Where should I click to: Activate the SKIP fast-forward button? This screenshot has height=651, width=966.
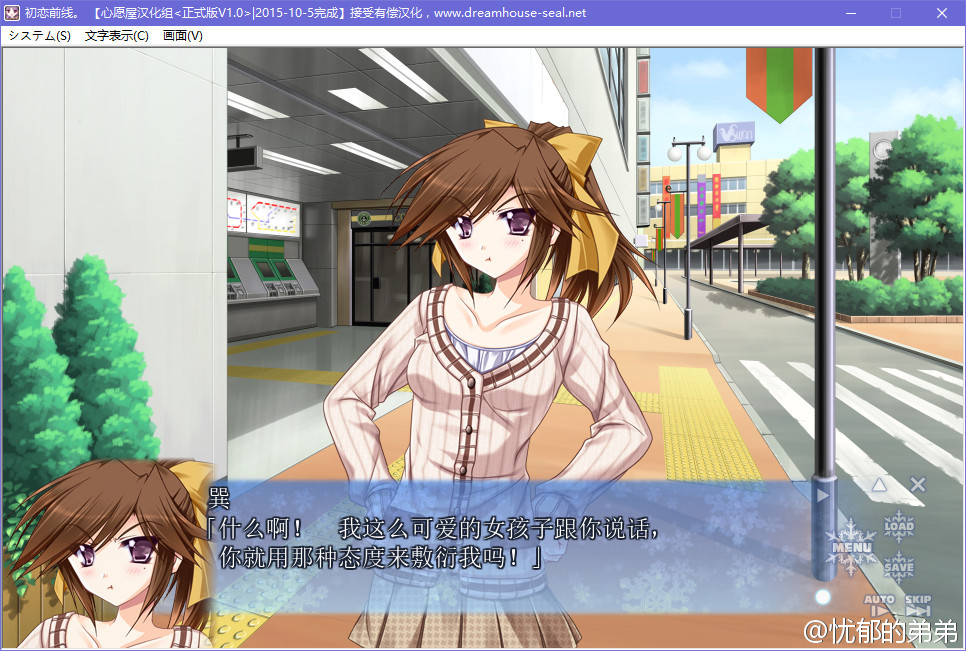click(x=918, y=605)
